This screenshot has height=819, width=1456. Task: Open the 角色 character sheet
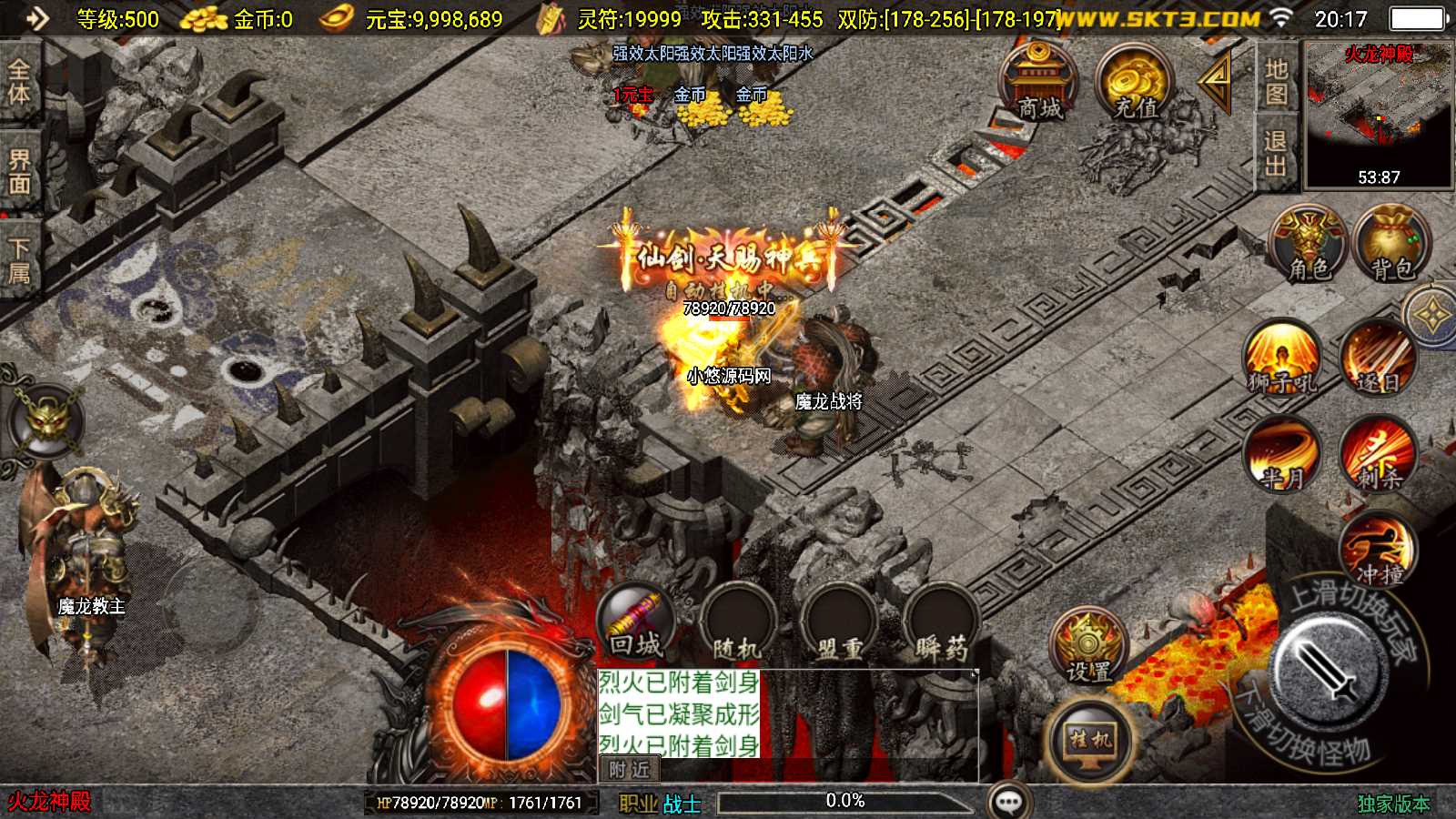point(1309,244)
